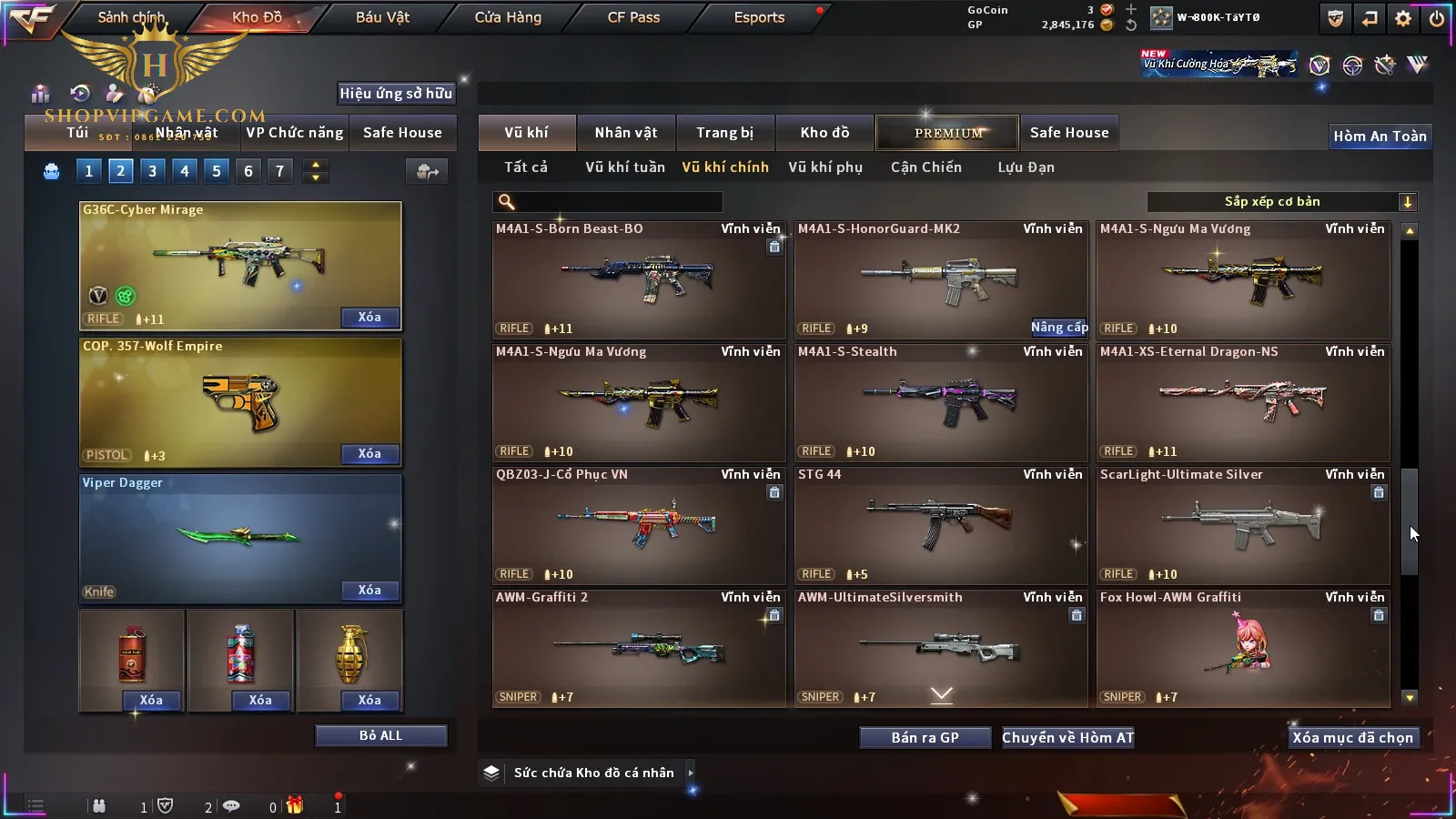Unequip everything with Bỏ ALL
Screen dimensions: 1456x819
pyautogui.click(x=380, y=735)
